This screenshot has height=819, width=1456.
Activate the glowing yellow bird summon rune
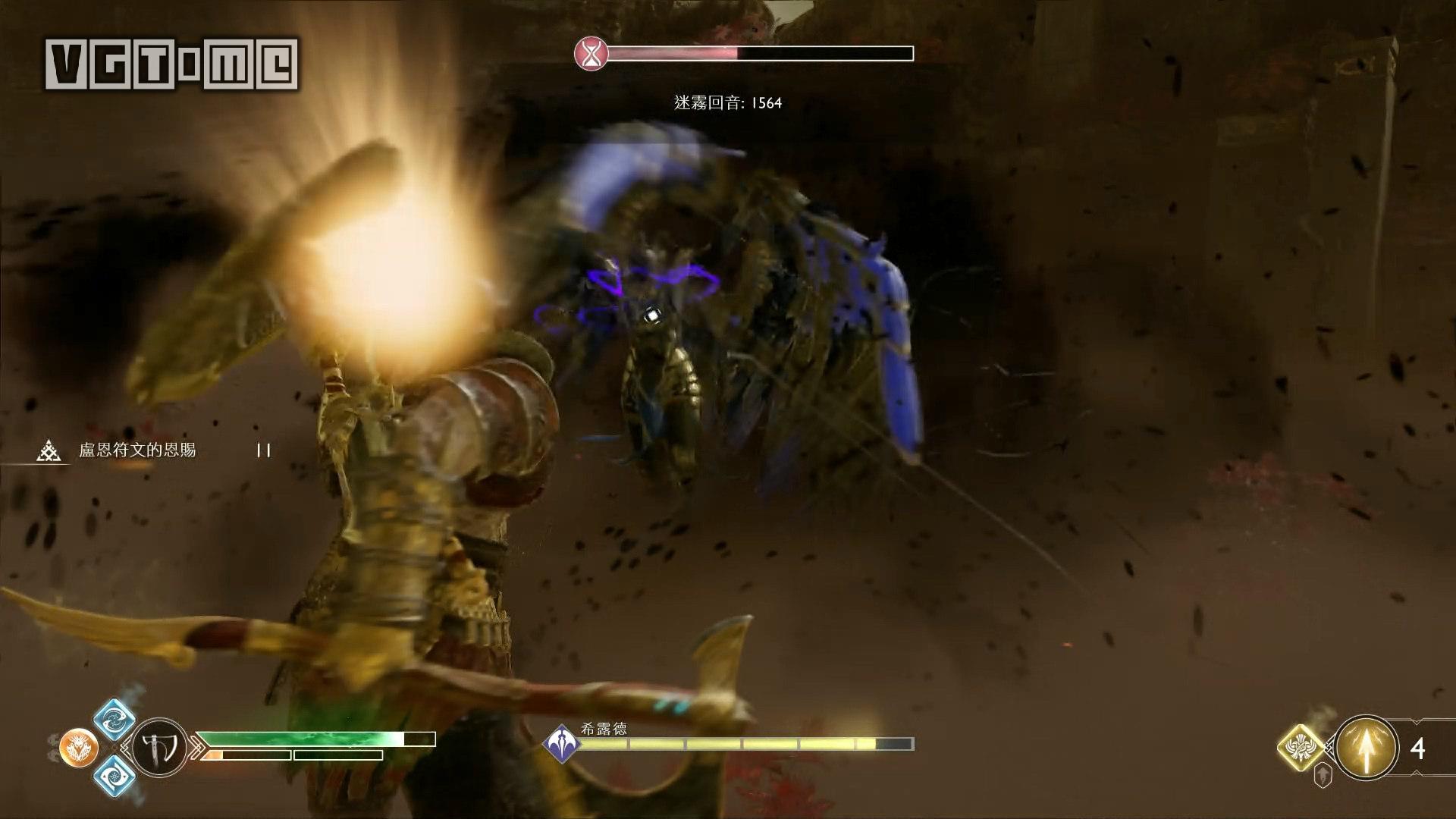point(1301,747)
